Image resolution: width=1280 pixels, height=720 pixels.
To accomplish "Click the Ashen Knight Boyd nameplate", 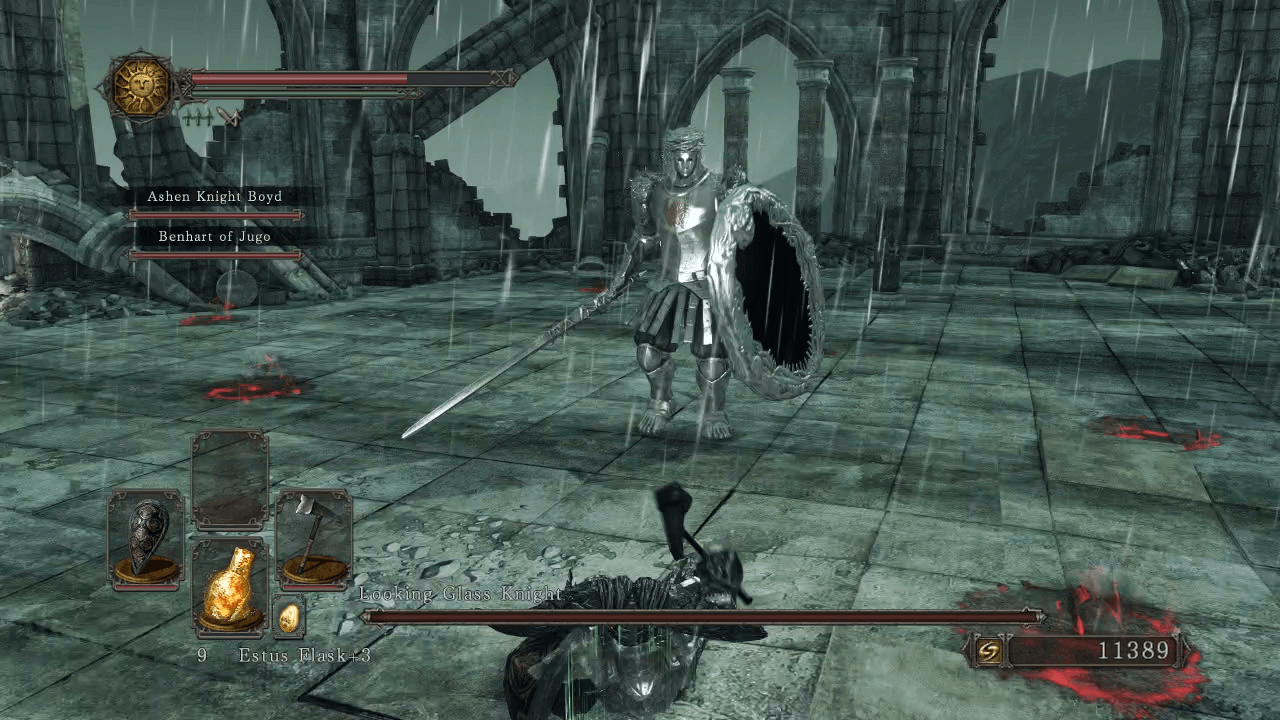I will tap(215, 196).
